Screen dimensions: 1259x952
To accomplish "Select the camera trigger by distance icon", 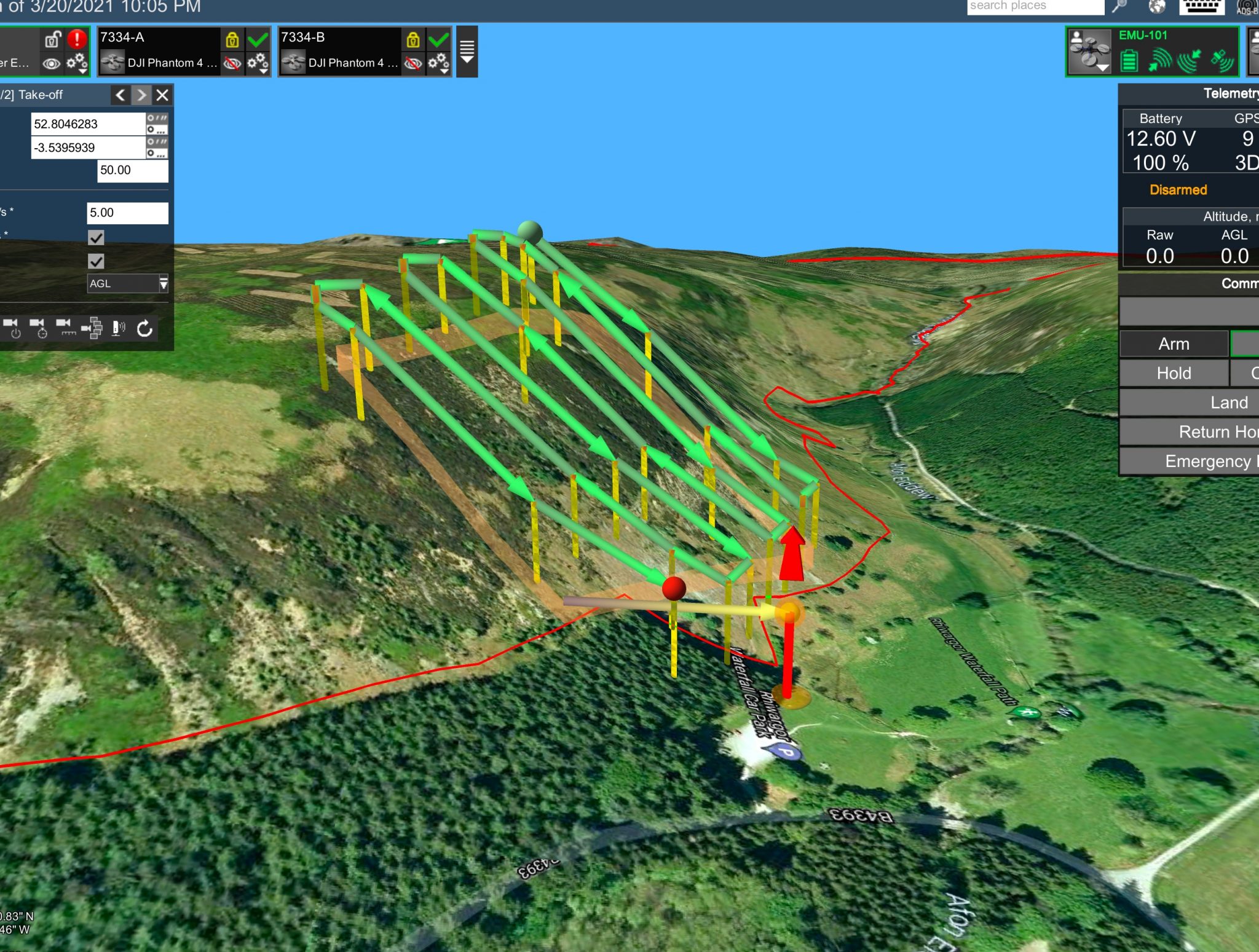I will (65, 329).
